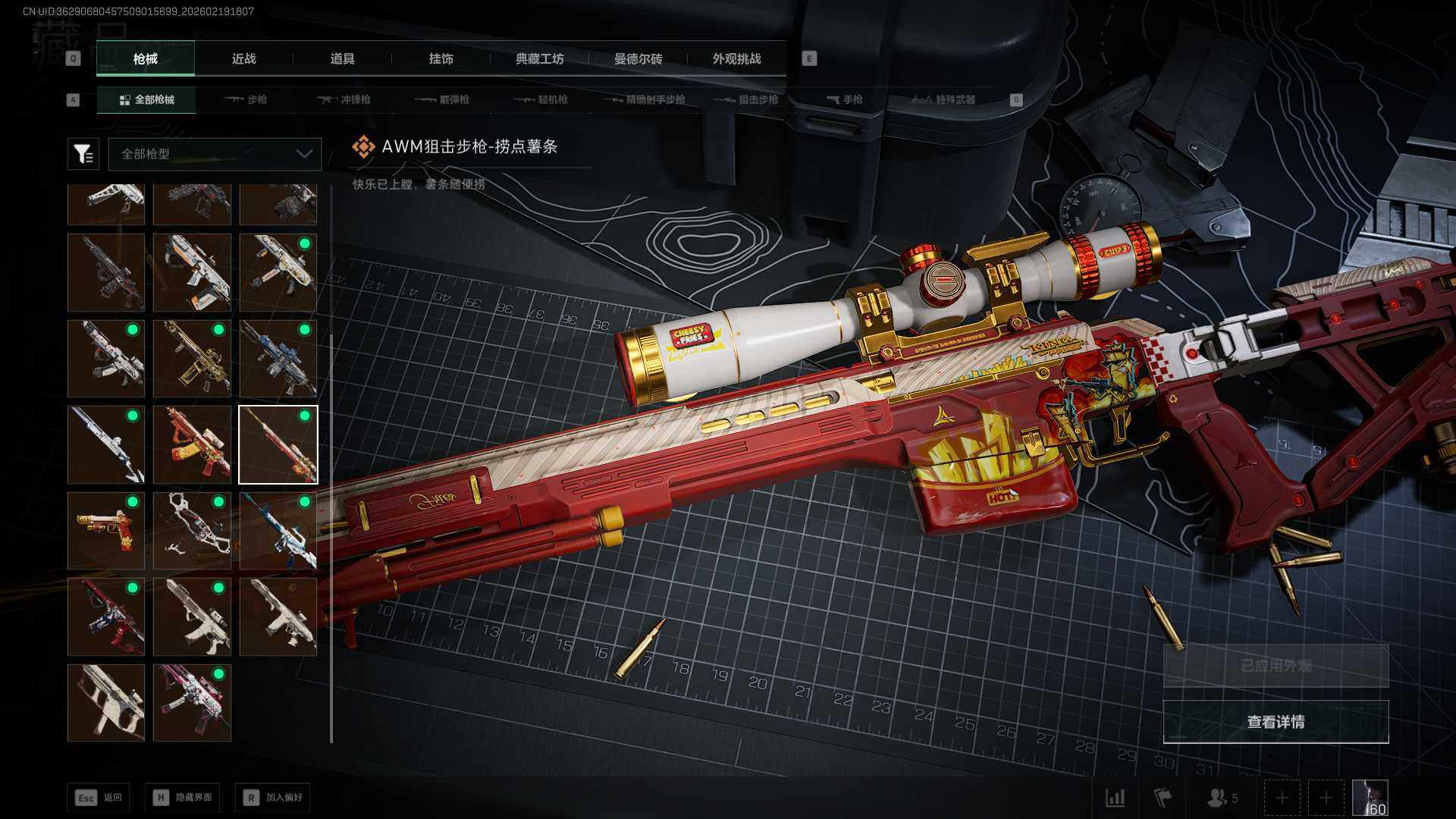Open the 道具 items tab

[x=342, y=58]
